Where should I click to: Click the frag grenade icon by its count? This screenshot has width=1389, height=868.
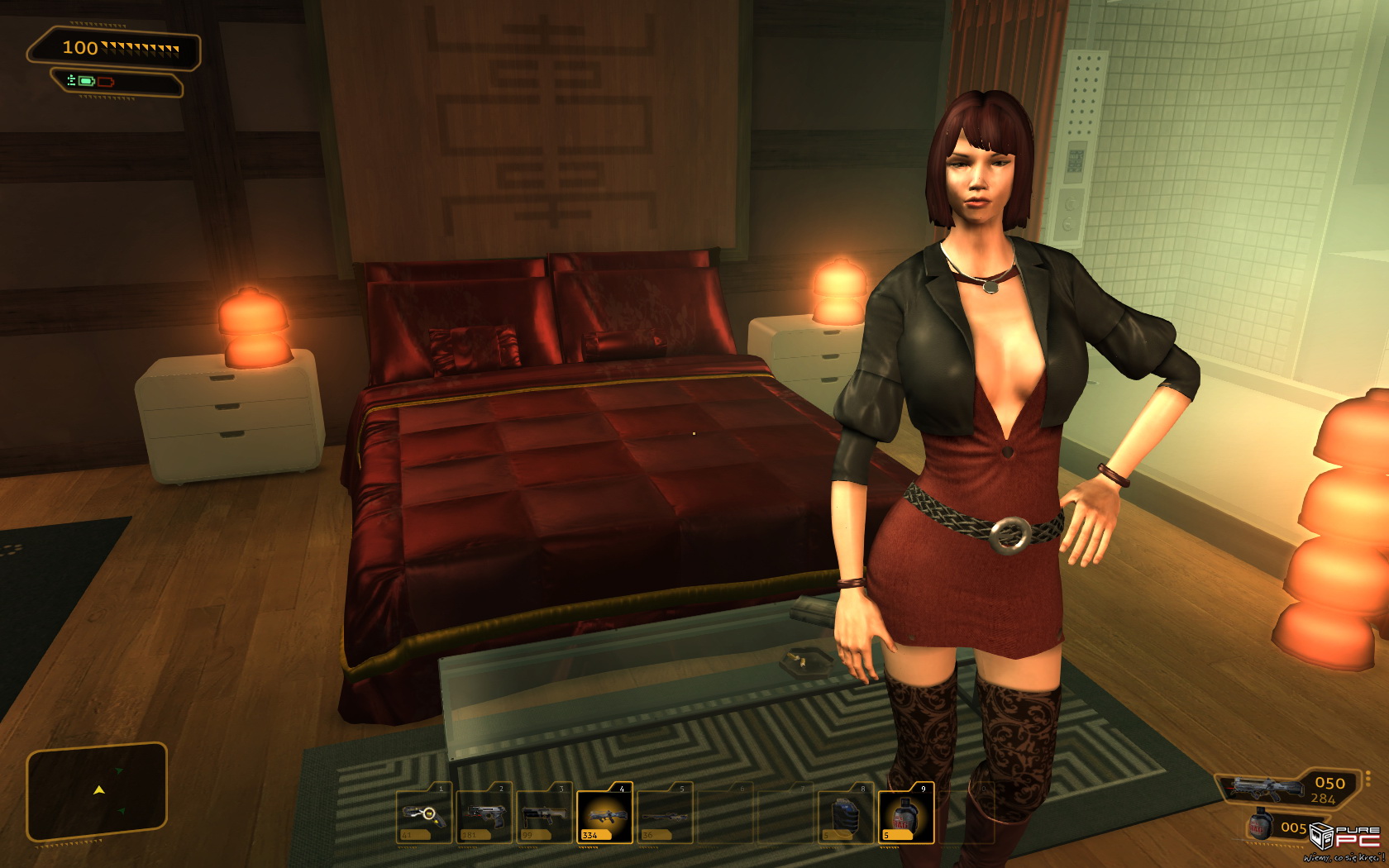1261,826
